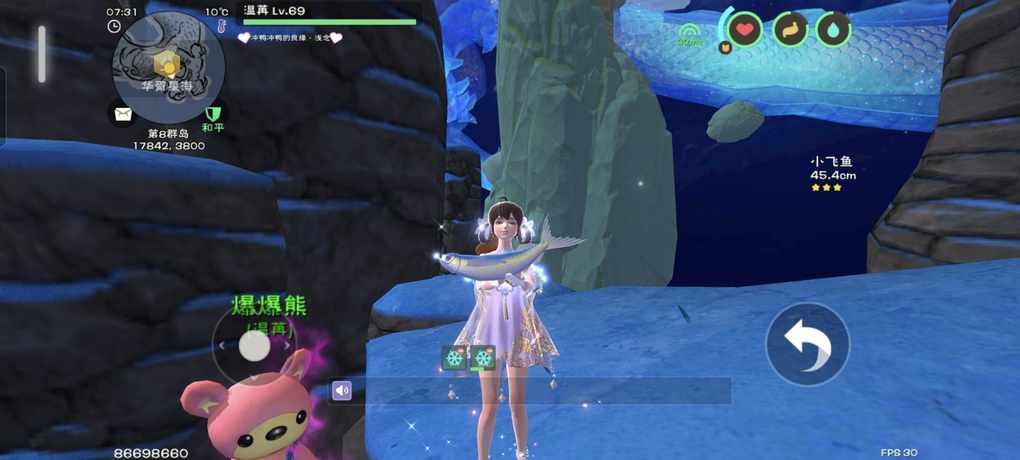Tap the virtual movement joystick knob
The height and width of the screenshot is (460, 1020).
click(255, 346)
